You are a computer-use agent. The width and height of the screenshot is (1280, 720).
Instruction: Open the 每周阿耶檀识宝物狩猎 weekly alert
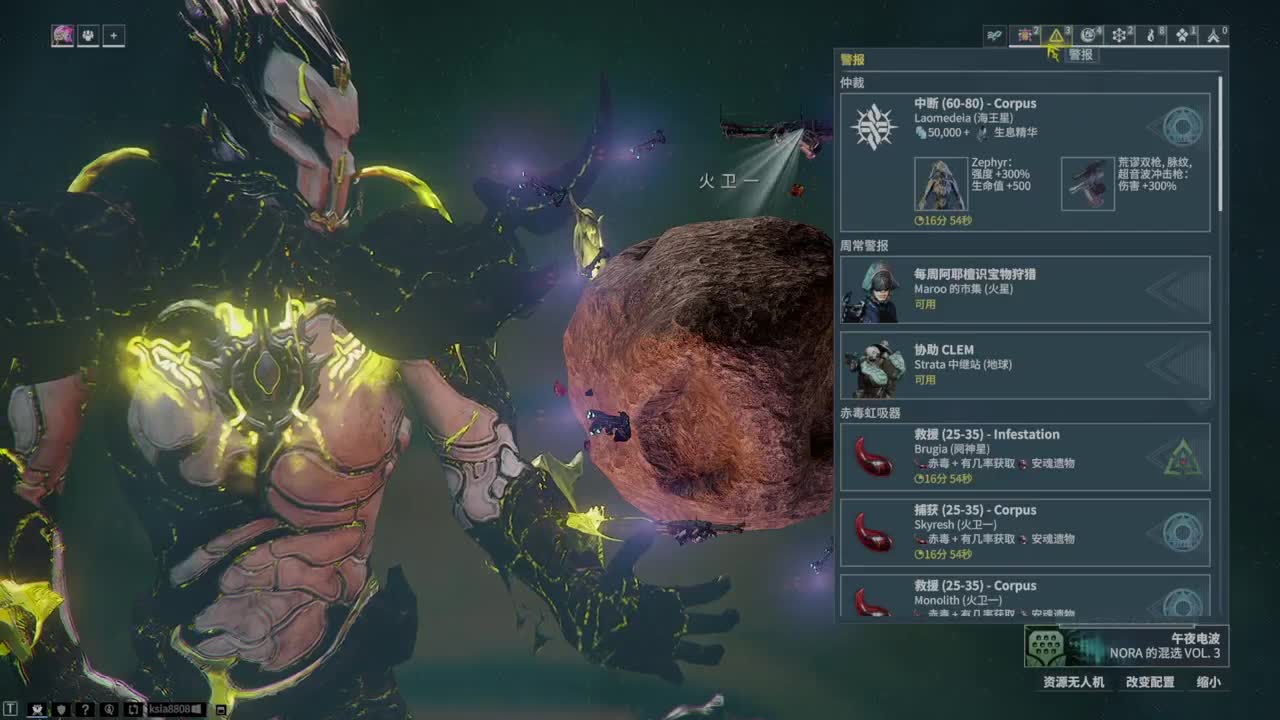coord(1025,290)
